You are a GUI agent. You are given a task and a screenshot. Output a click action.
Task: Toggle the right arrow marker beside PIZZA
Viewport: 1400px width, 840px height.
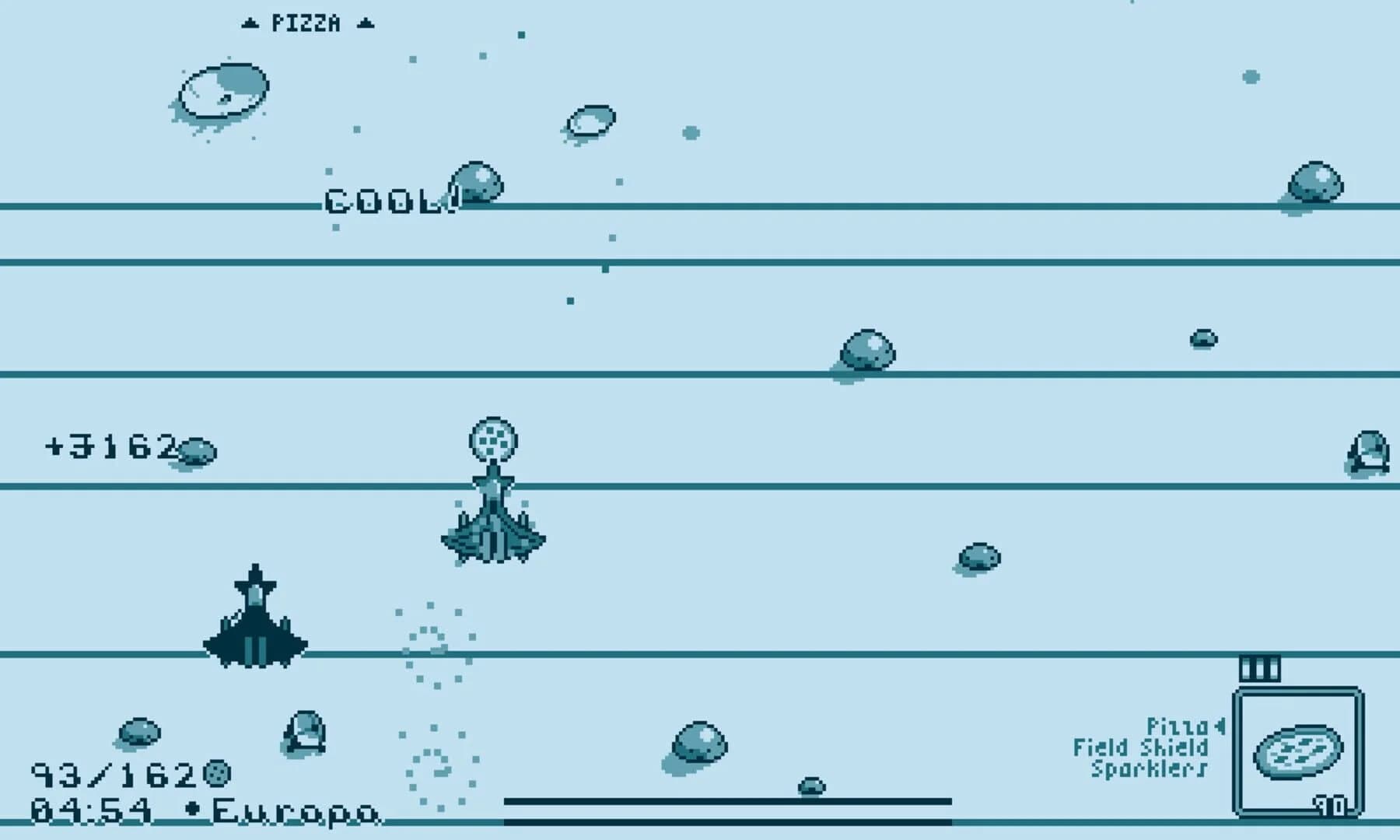[x=364, y=22]
